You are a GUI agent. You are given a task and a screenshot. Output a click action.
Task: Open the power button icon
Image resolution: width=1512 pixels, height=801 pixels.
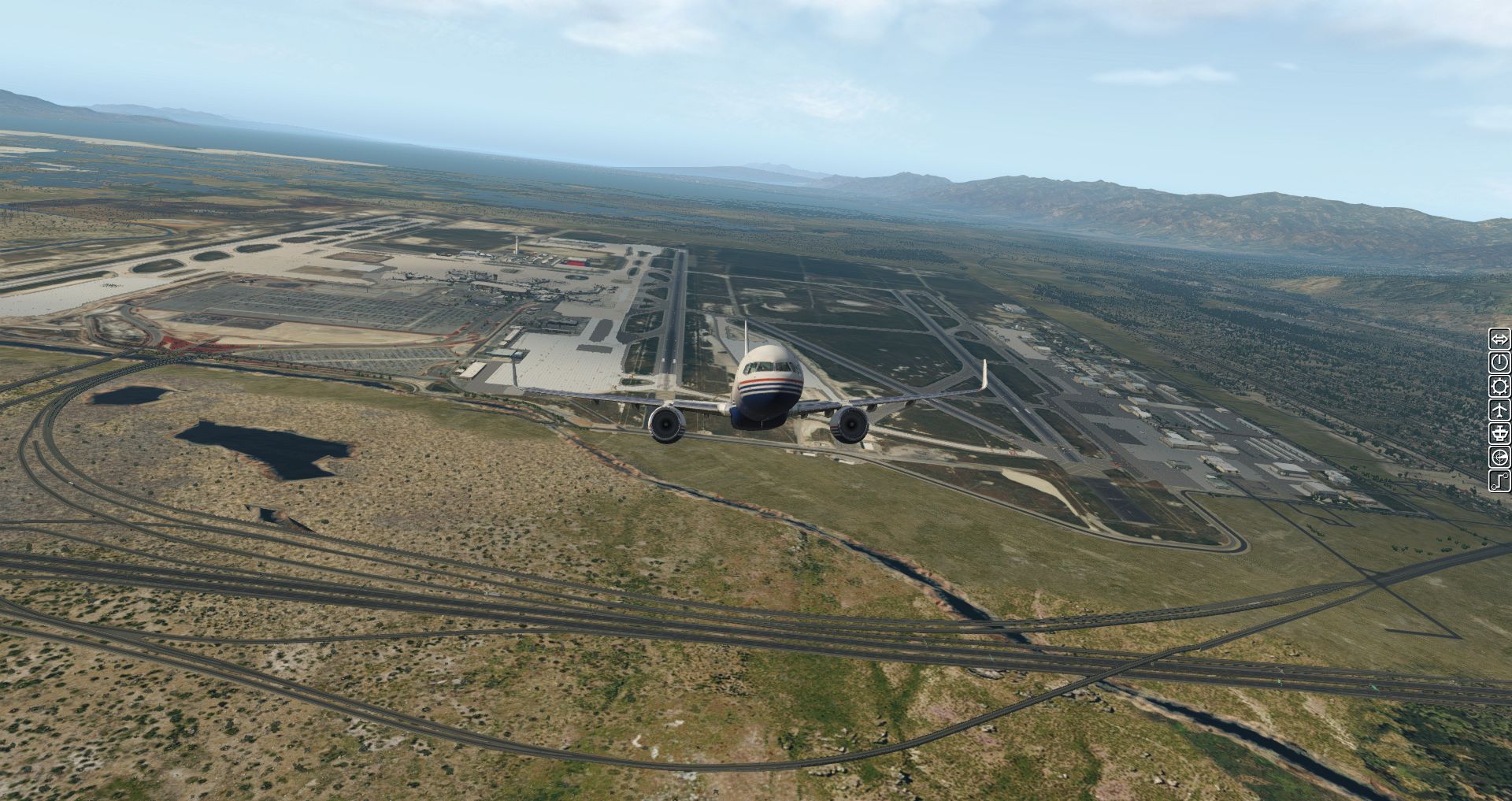pyautogui.click(x=1499, y=363)
